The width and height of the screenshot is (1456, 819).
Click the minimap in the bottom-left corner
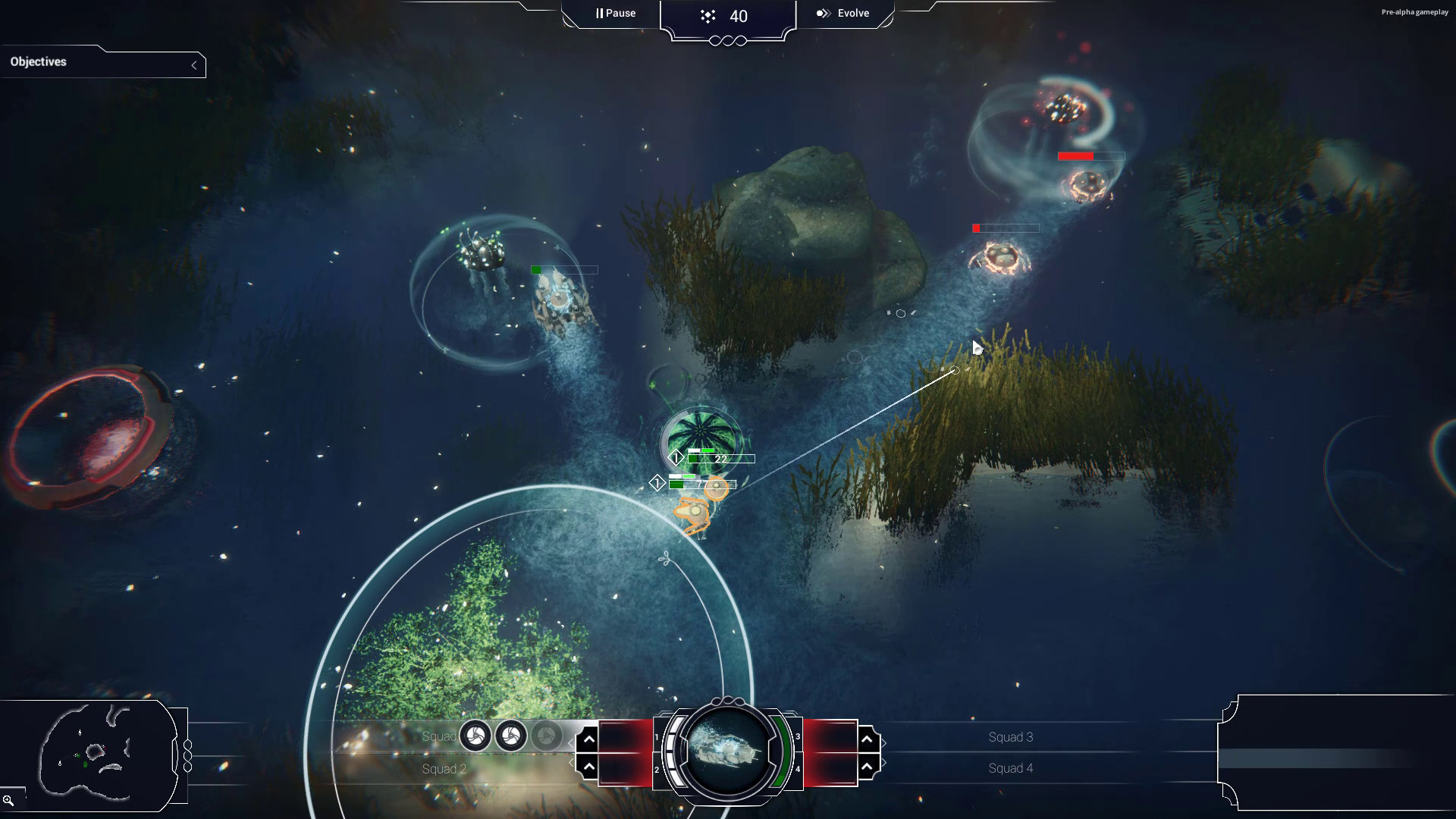tap(99, 755)
